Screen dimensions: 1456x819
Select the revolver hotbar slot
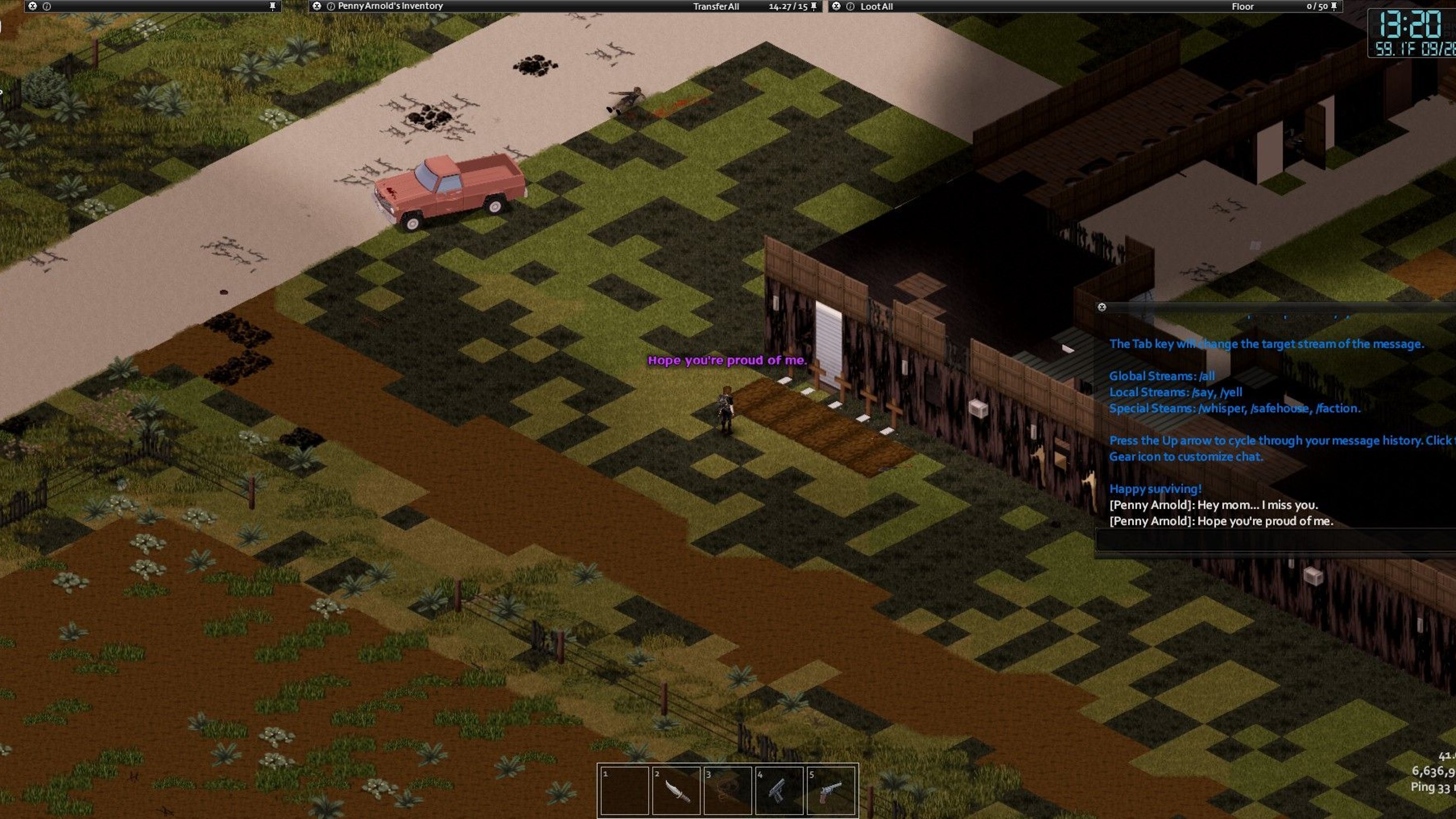(830, 790)
